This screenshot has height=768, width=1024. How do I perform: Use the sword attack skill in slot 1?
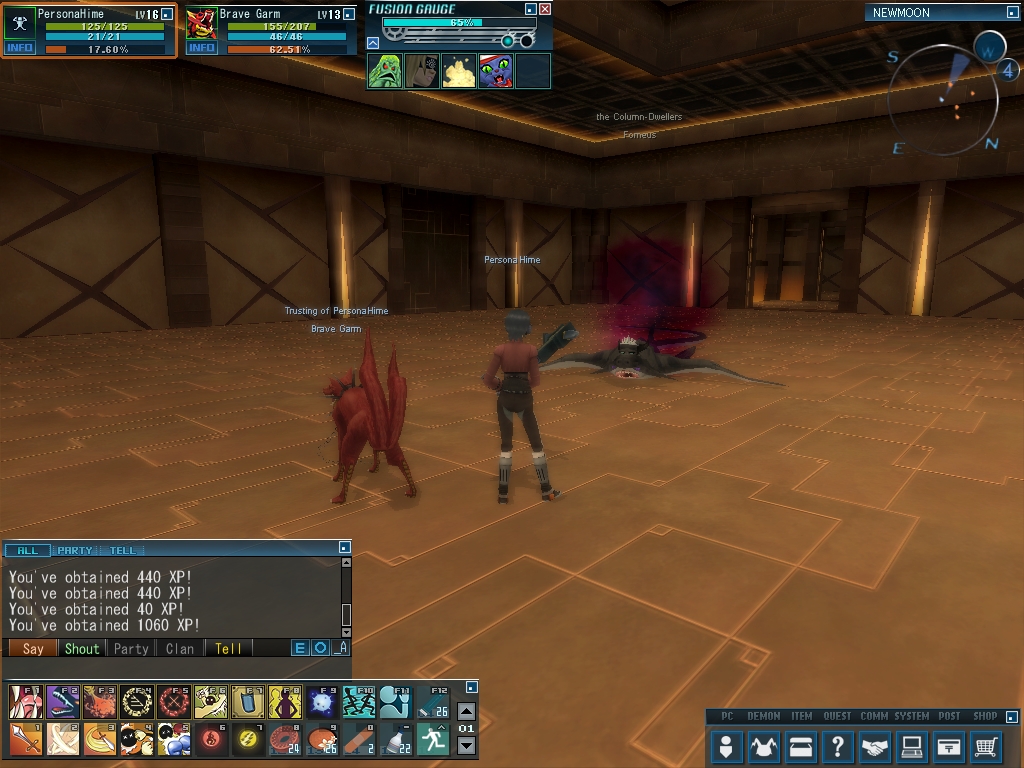pyautogui.click(x=26, y=740)
